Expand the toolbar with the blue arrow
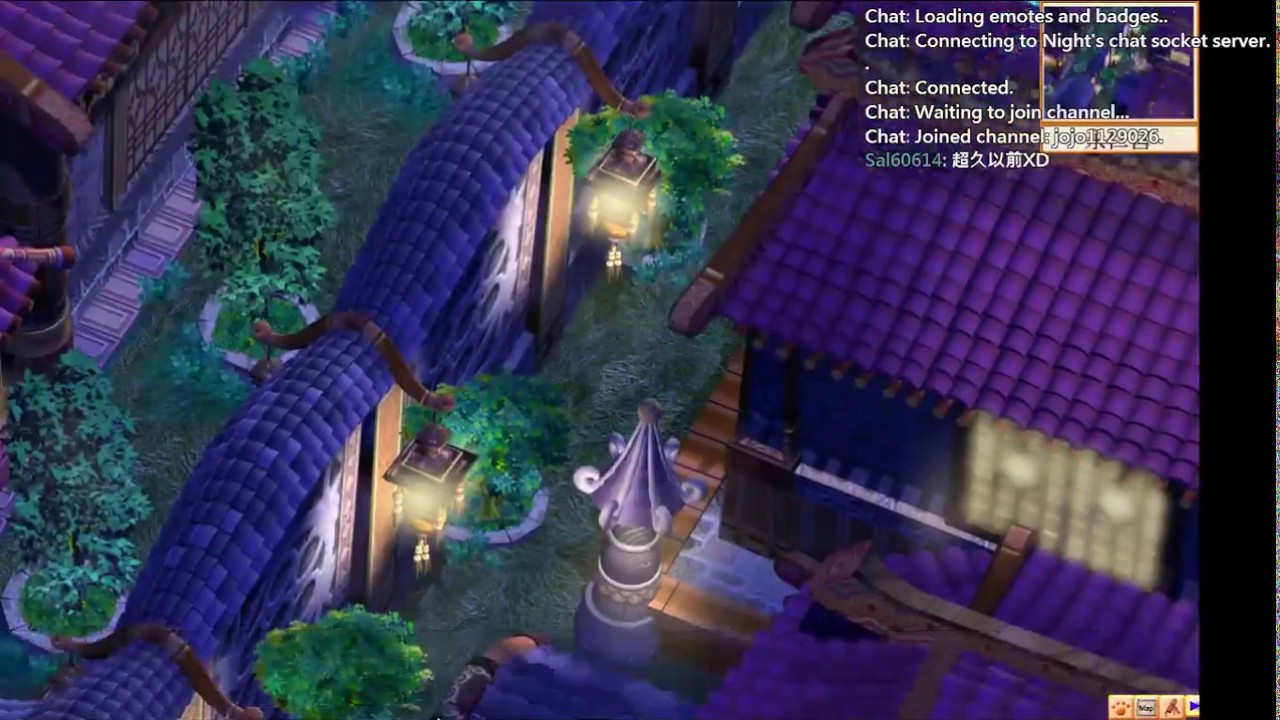 tap(1193, 708)
